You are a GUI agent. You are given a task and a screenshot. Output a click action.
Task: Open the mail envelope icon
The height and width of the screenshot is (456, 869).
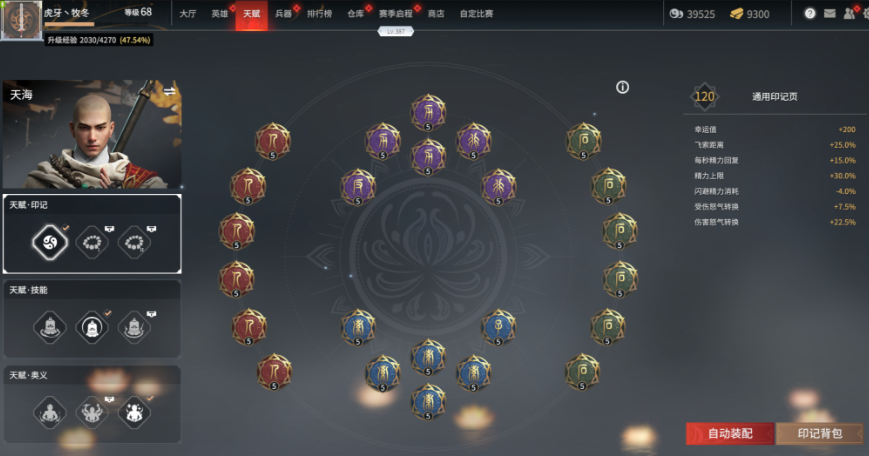829,14
